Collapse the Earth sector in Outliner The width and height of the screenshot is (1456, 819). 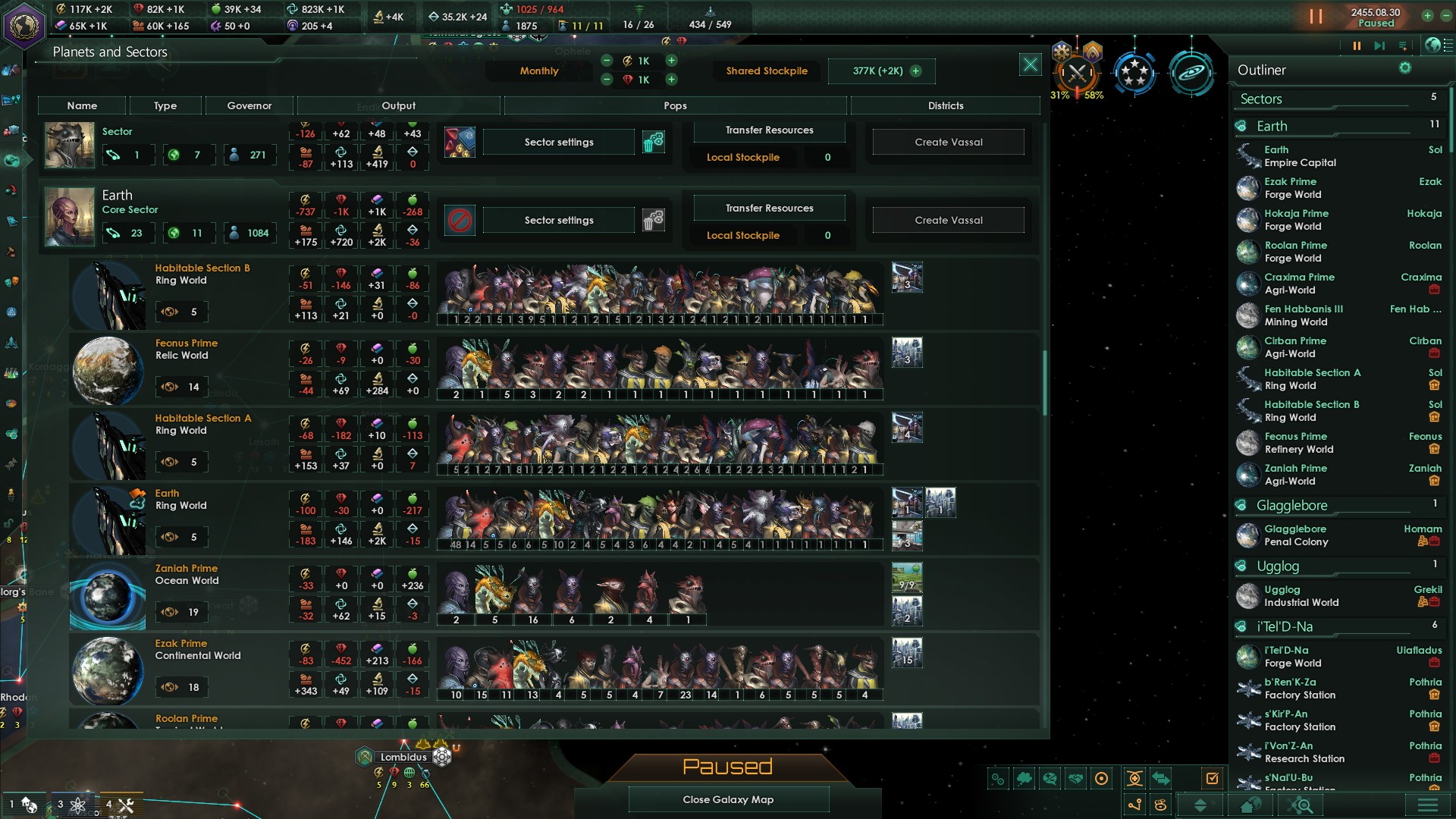point(1272,127)
